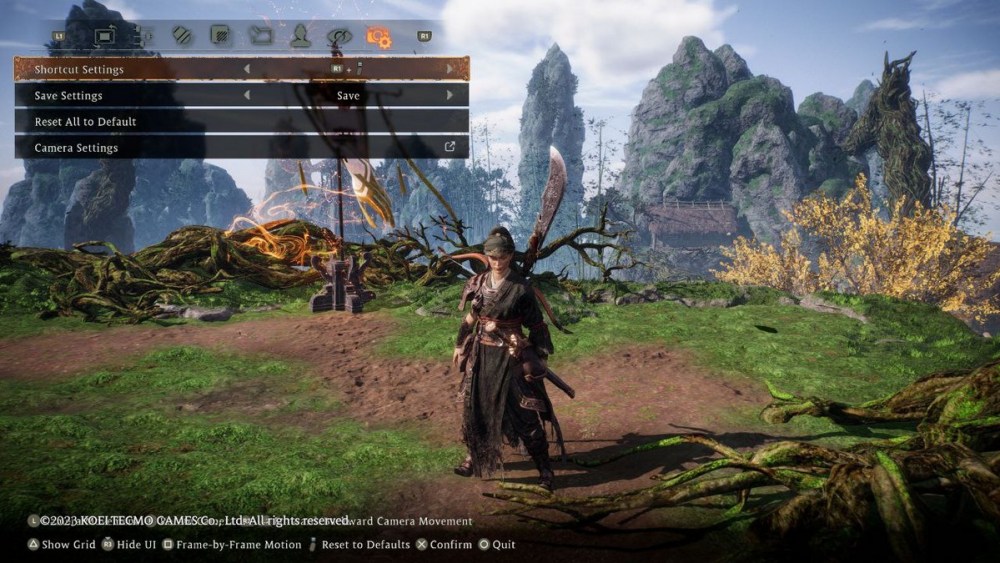Switch to the crossed-out eye visibility tab
Viewport: 1000px width, 563px height.
(x=340, y=37)
